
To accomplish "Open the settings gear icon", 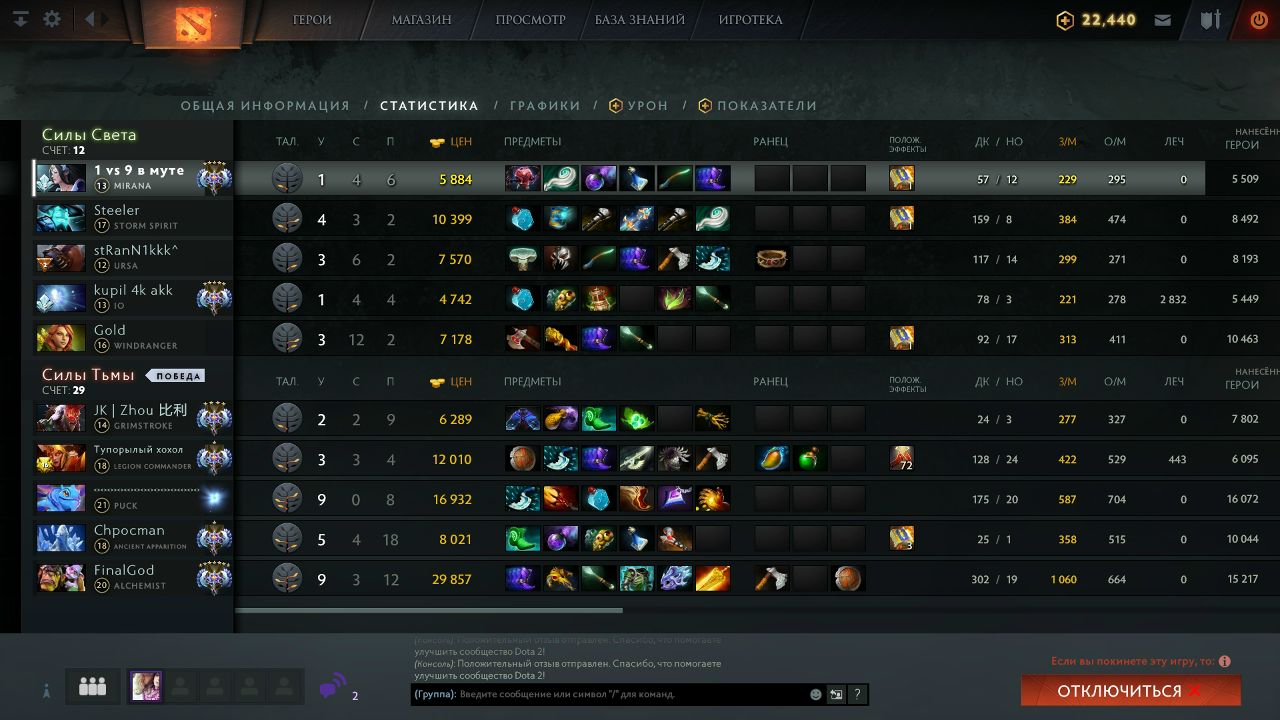I will coord(52,20).
